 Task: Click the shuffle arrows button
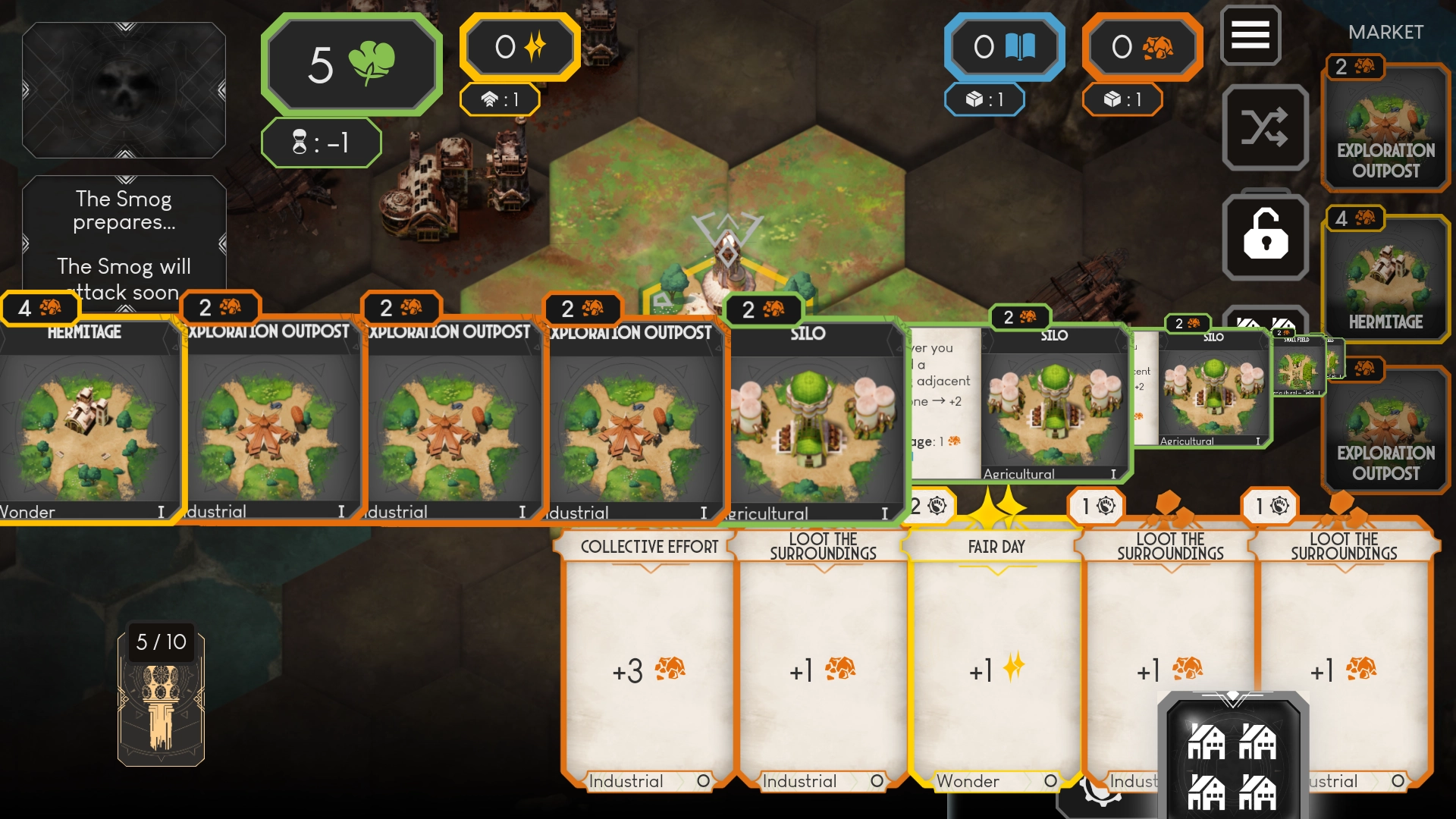click(1264, 127)
